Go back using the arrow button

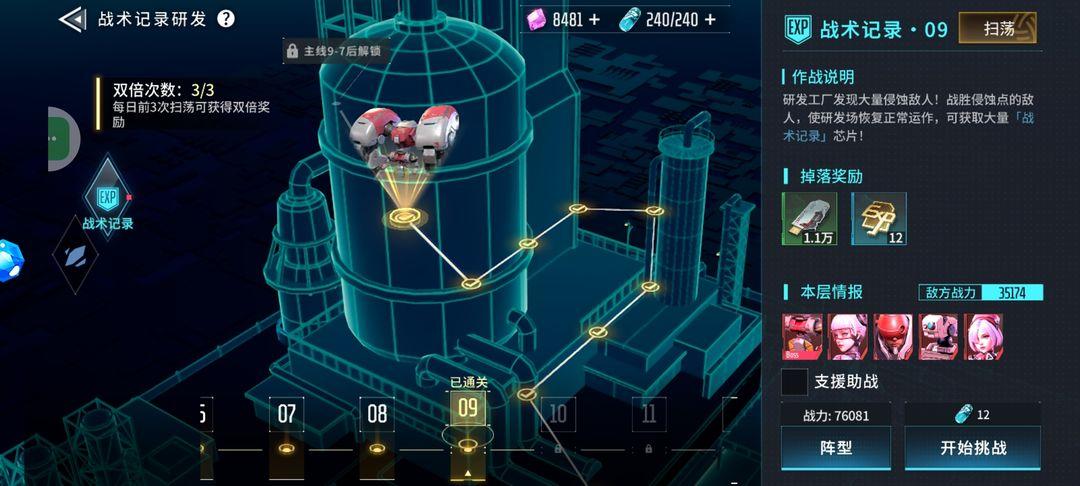pos(72,19)
